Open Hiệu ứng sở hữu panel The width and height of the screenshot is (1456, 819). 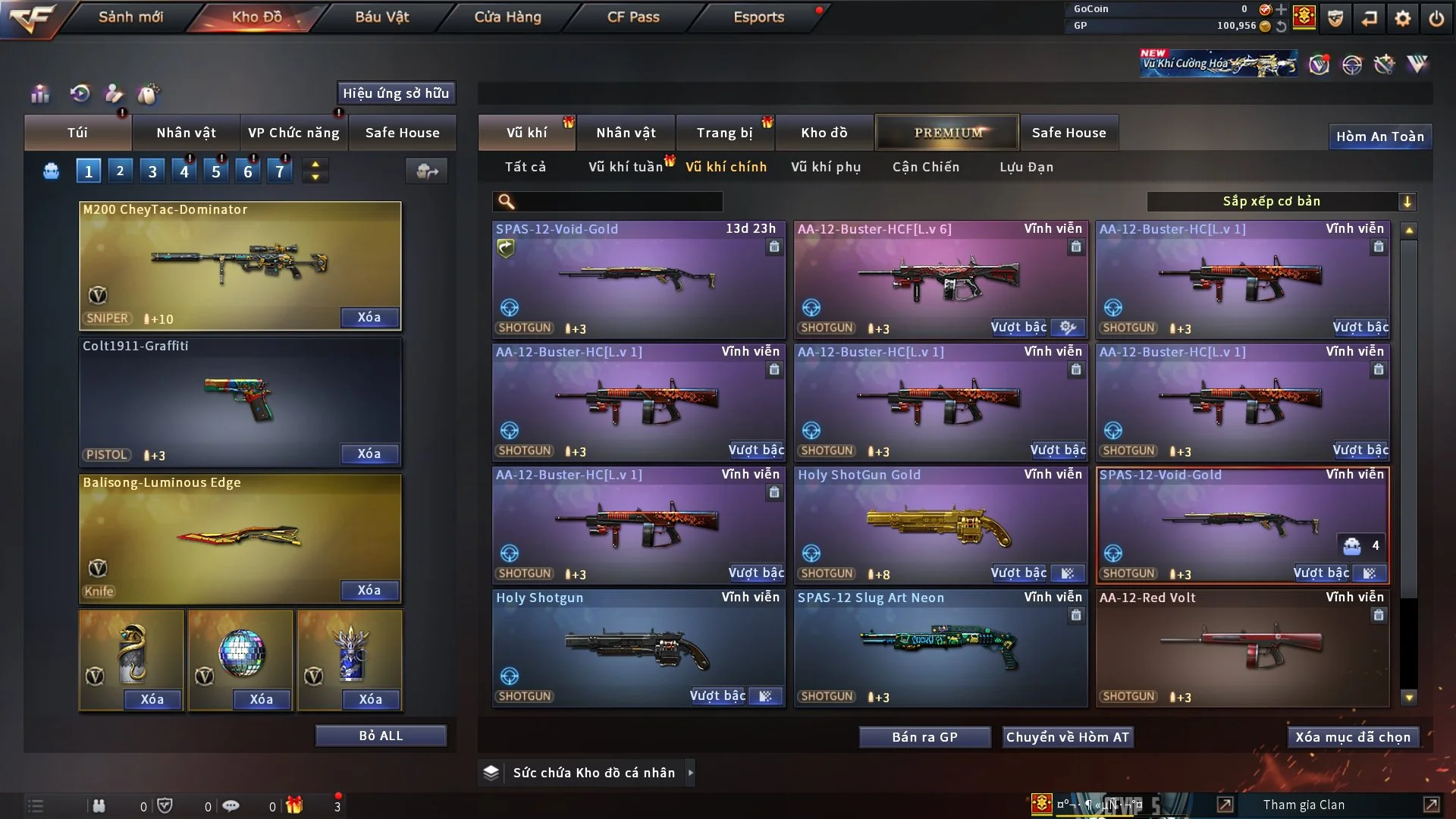coord(396,93)
